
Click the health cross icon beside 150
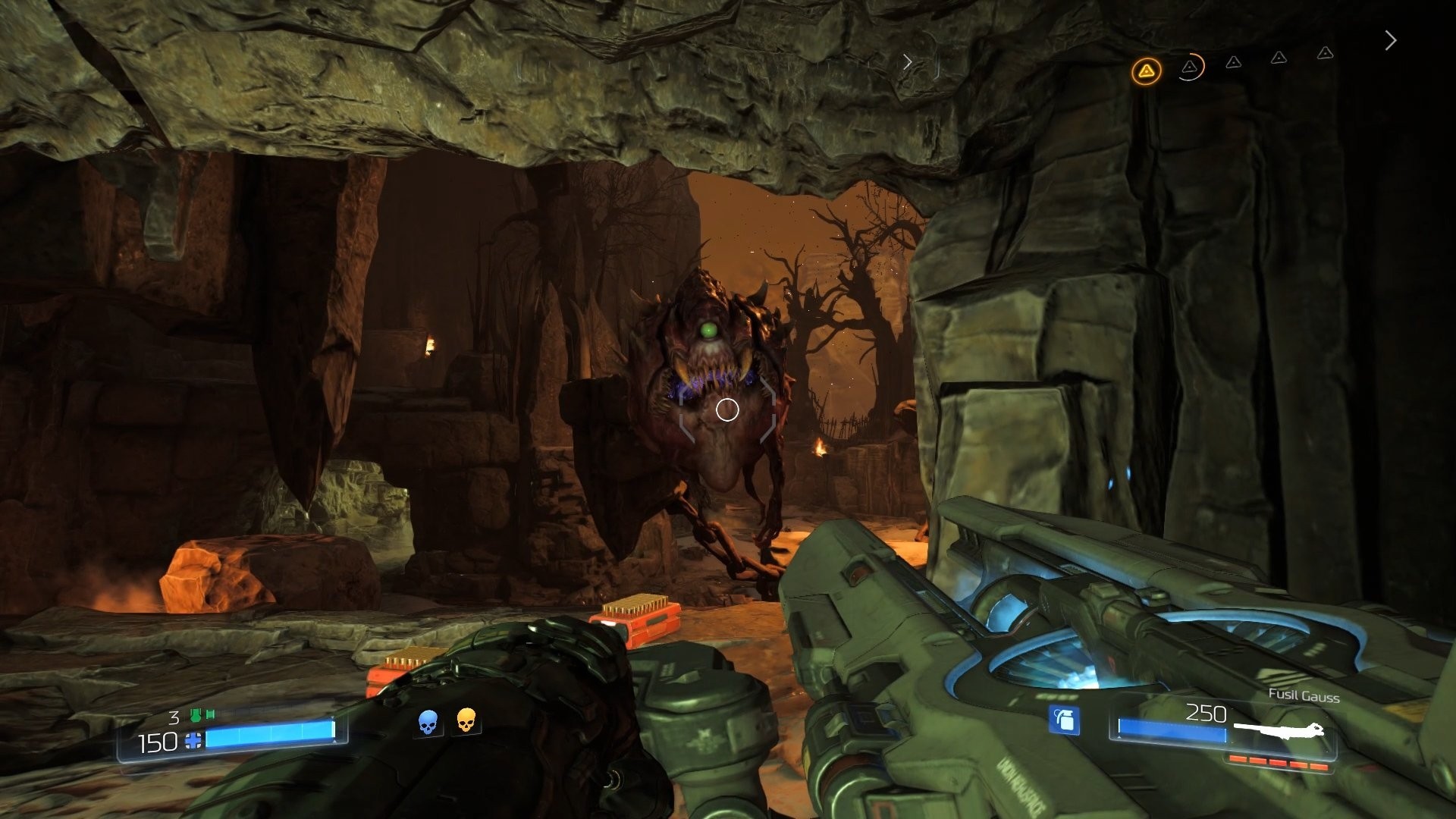click(193, 741)
